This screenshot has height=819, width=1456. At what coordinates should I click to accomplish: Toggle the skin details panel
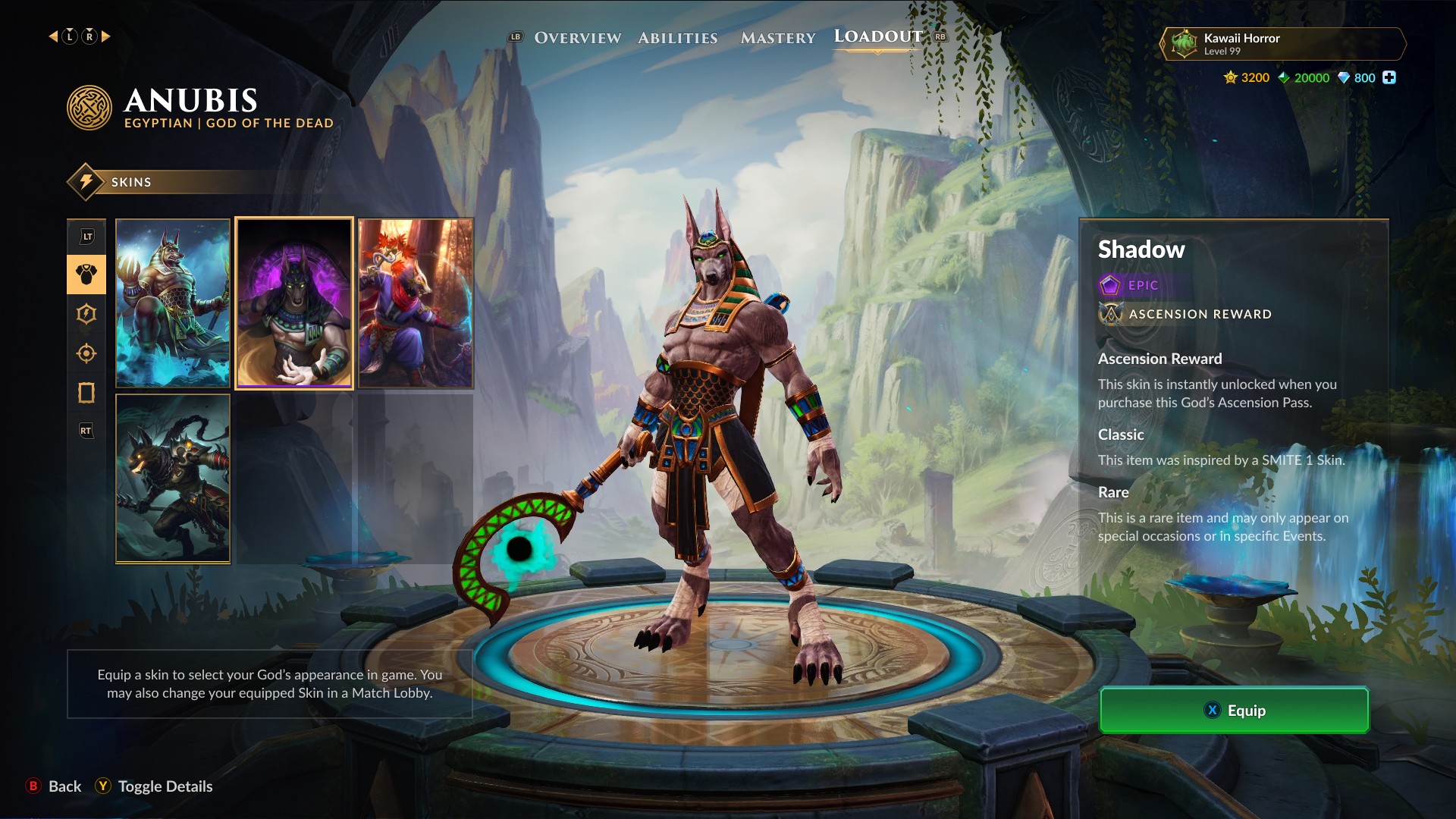pyautogui.click(x=154, y=786)
